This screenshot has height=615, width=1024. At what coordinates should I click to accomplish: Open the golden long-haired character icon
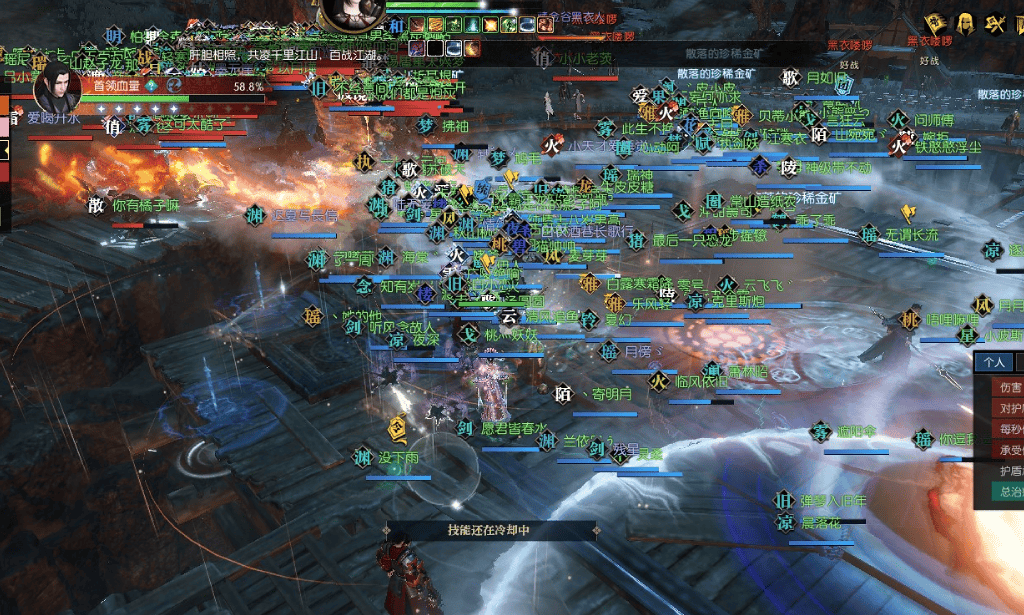(966, 22)
